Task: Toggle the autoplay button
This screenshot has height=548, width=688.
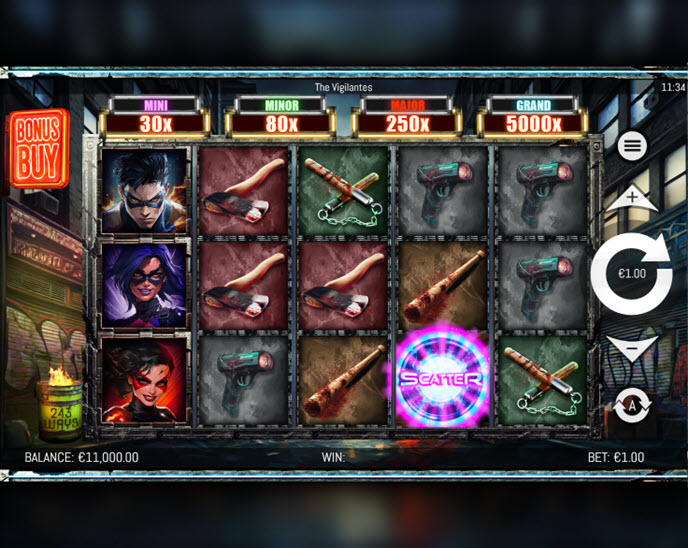Action: [x=632, y=404]
